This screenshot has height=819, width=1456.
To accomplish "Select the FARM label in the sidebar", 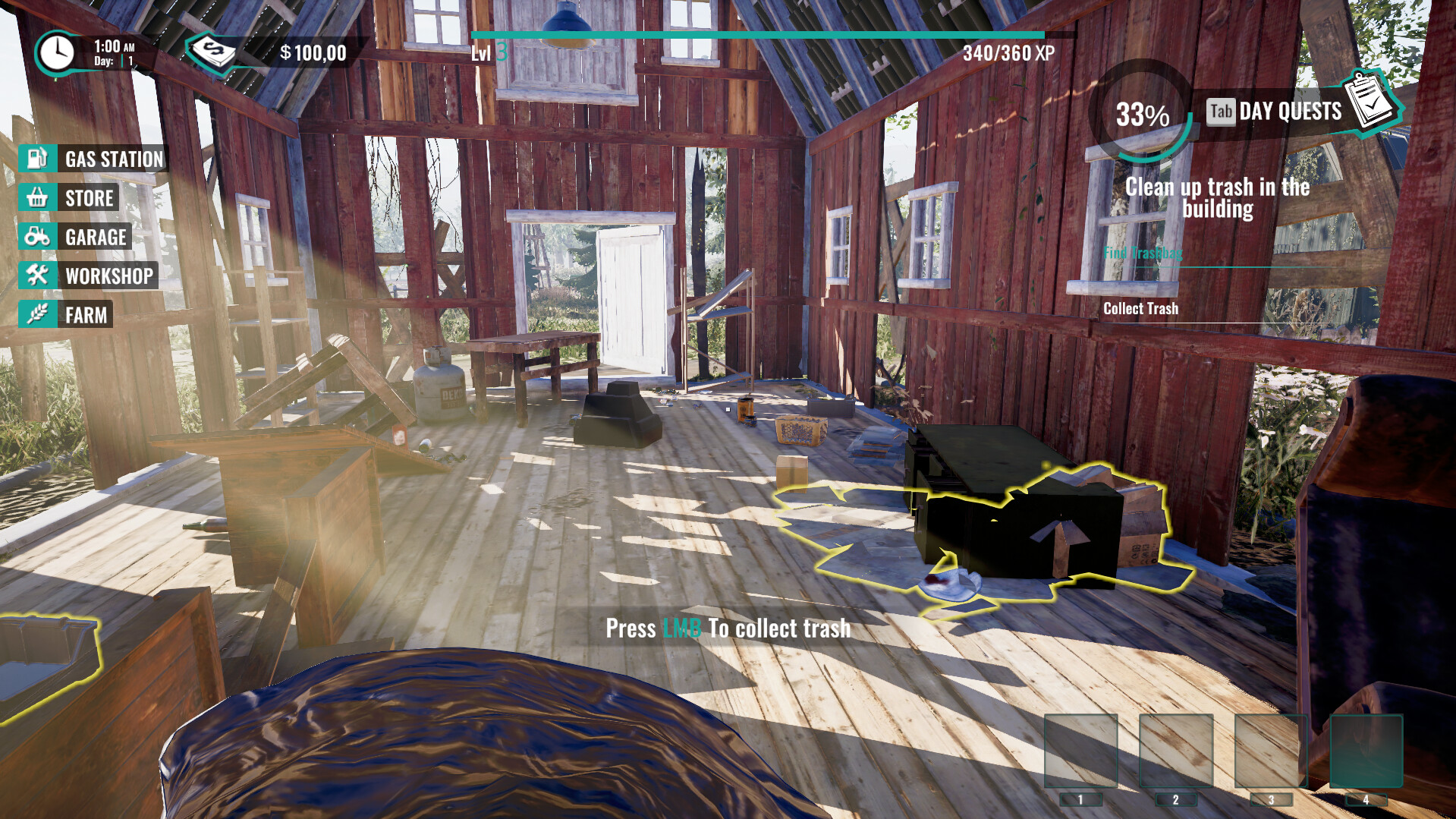I will 86,314.
